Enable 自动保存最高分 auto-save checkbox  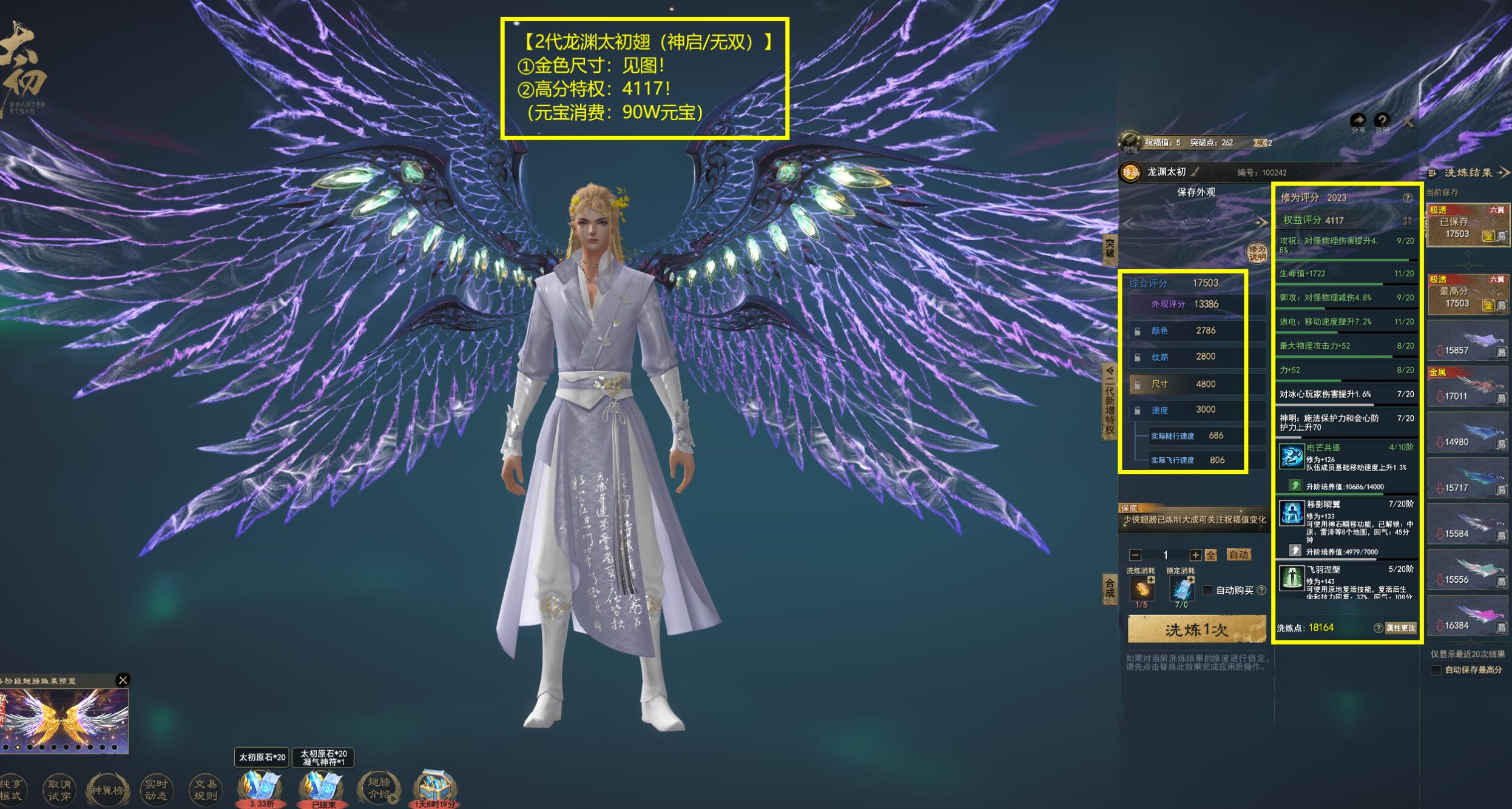[x=1436, y=670]
